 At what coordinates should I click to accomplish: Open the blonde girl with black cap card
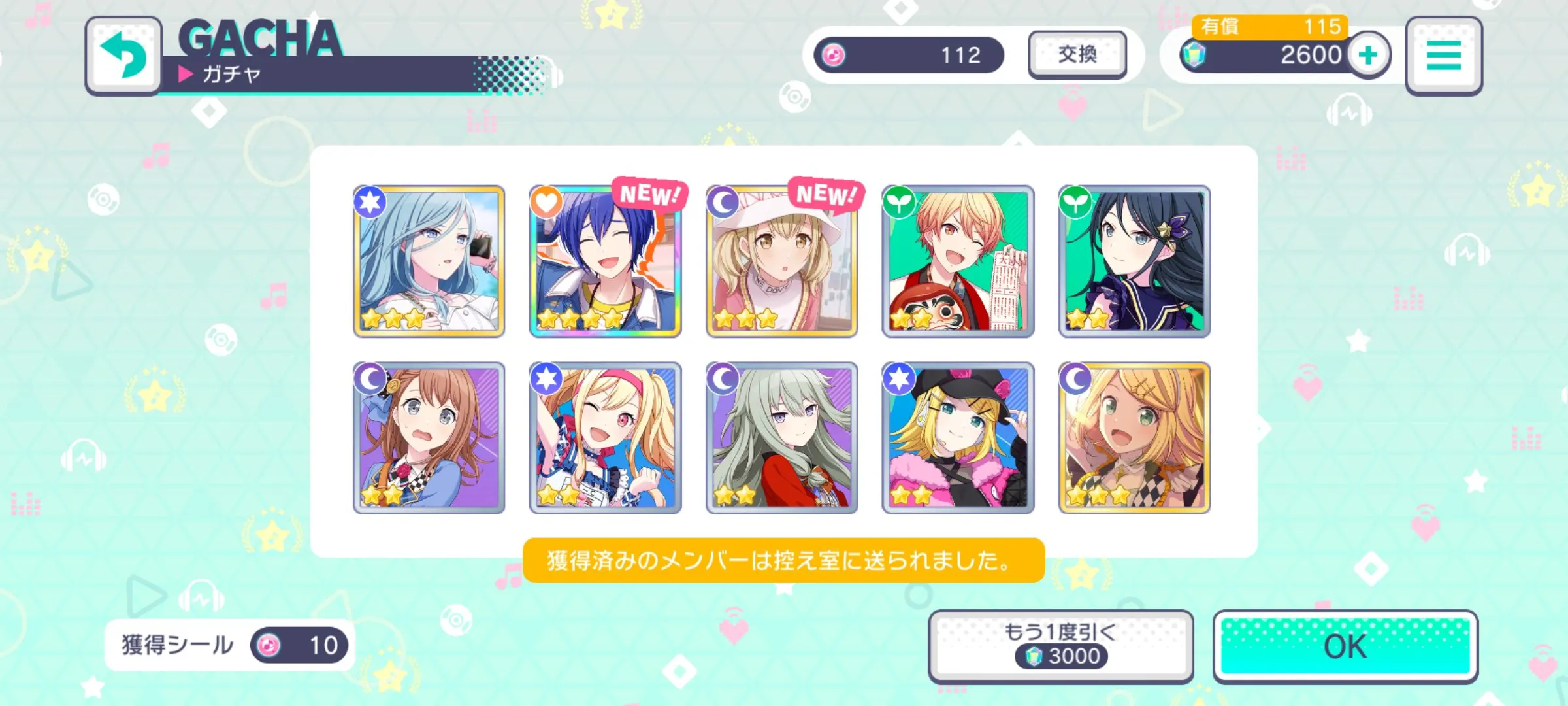[958, 437]
